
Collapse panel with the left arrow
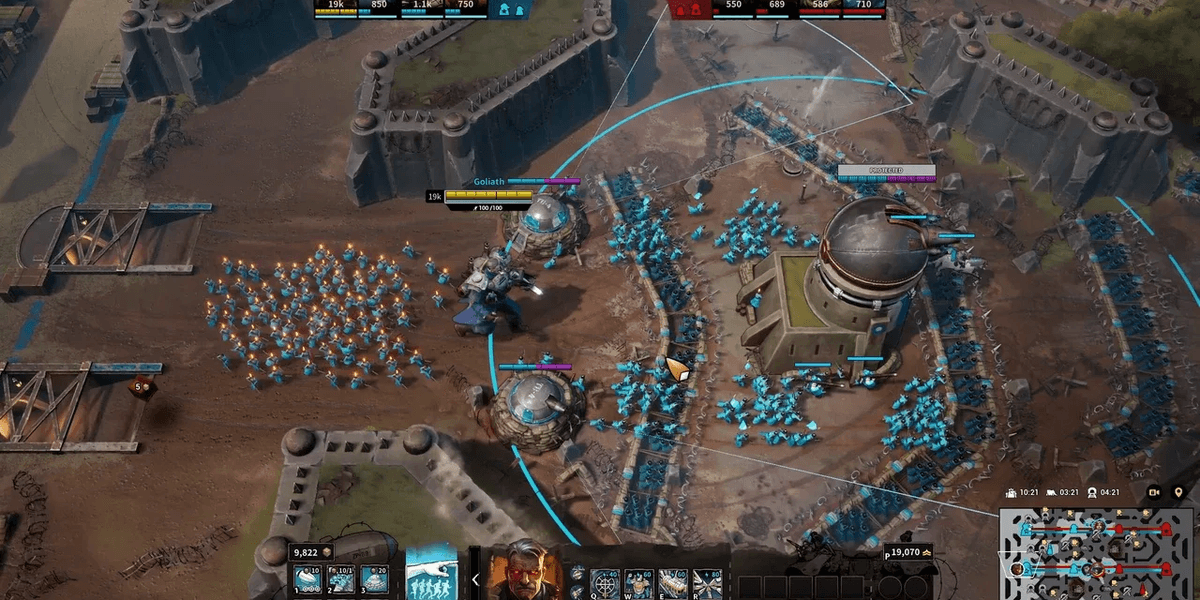475,579
